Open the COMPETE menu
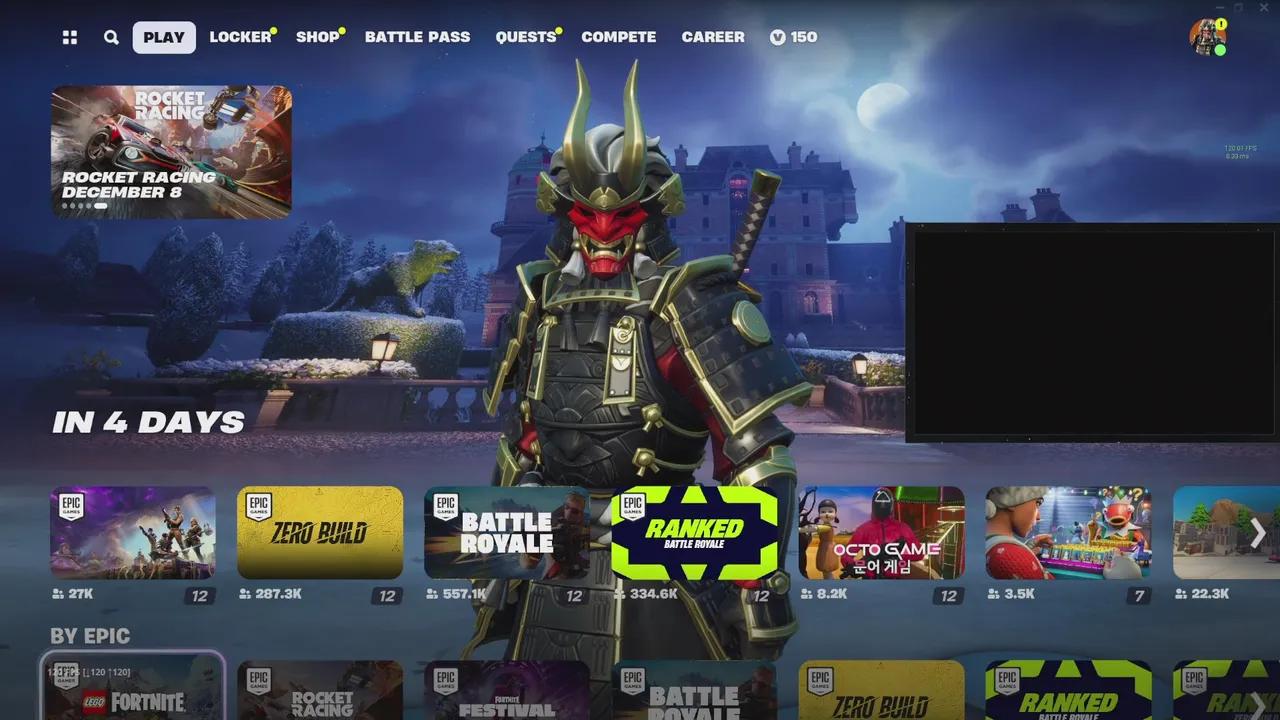The image size is (1280, 720). (619, 37)
